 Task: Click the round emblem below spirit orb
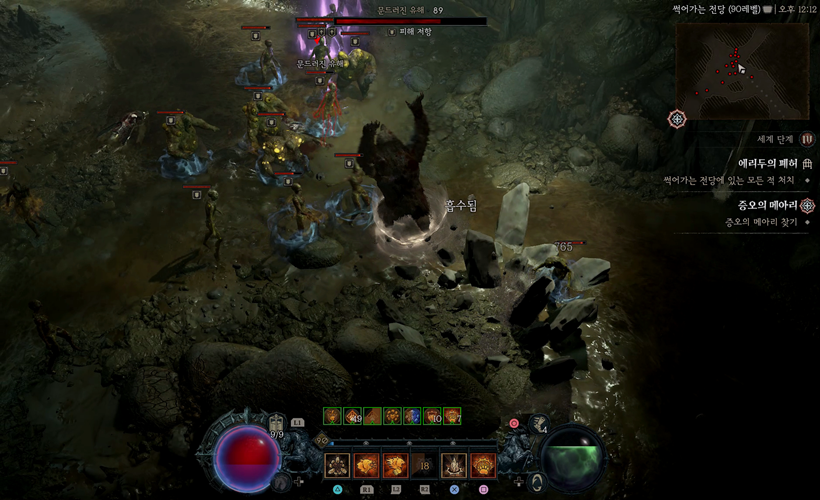pos(539,482)
